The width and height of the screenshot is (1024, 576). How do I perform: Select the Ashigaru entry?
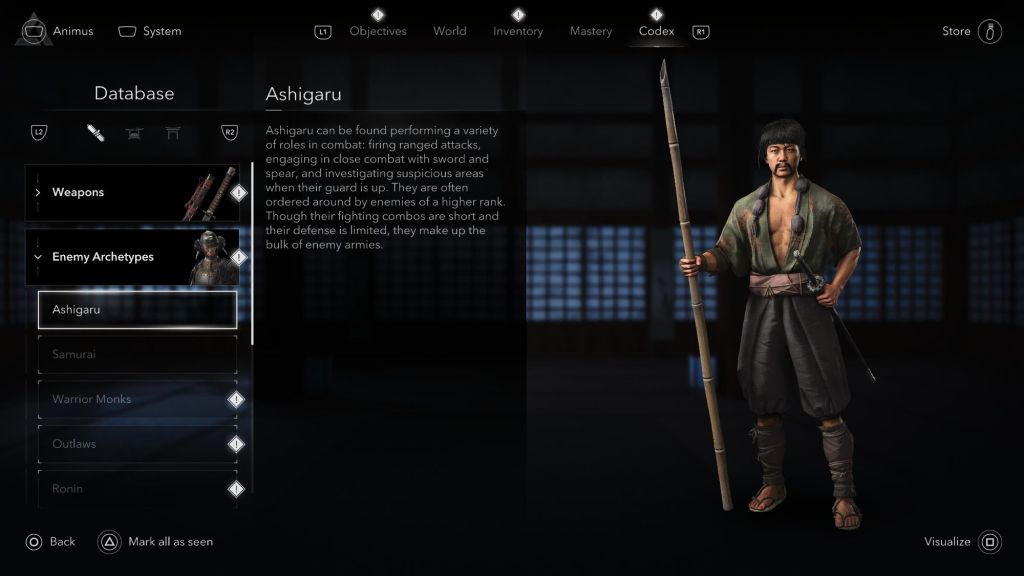point(137,310)
